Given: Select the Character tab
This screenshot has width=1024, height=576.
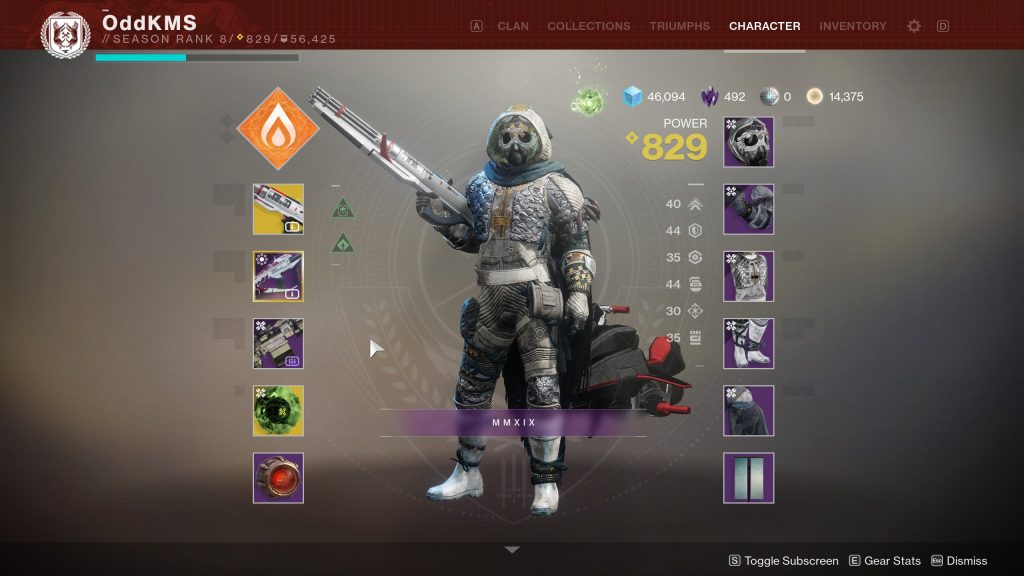Looking at the screenshot, I should click(x=764, y=26).
